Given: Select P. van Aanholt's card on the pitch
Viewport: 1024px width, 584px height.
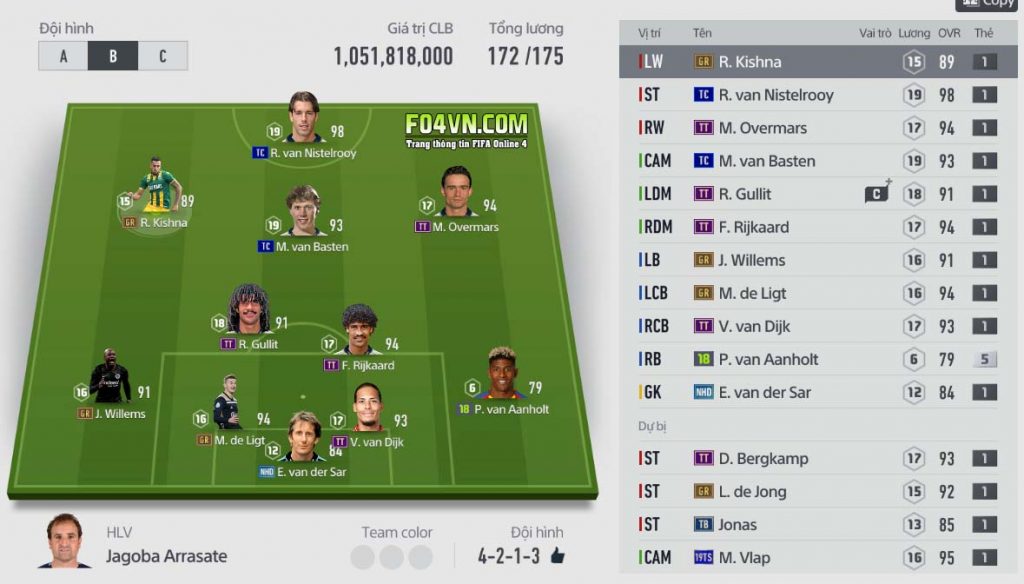Looking at the screenshot, I should pyautogui.click(x=503, y=375).
